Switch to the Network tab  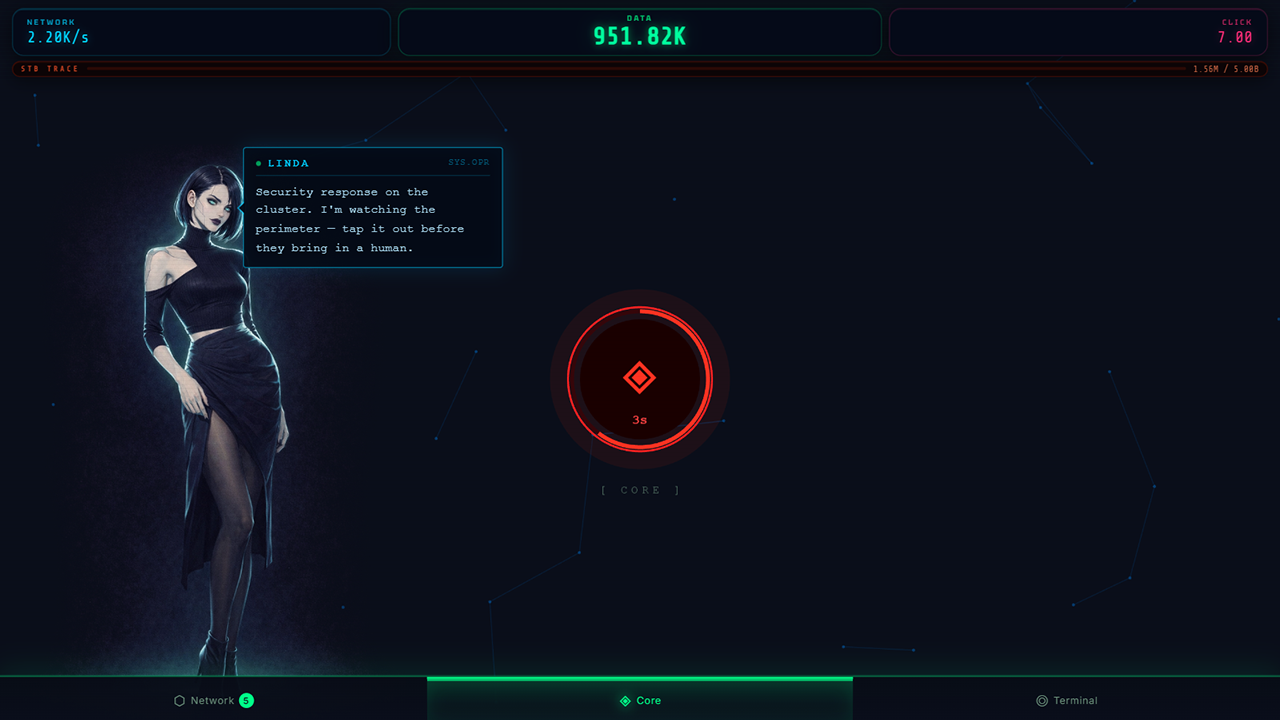[x=213, y=700]
